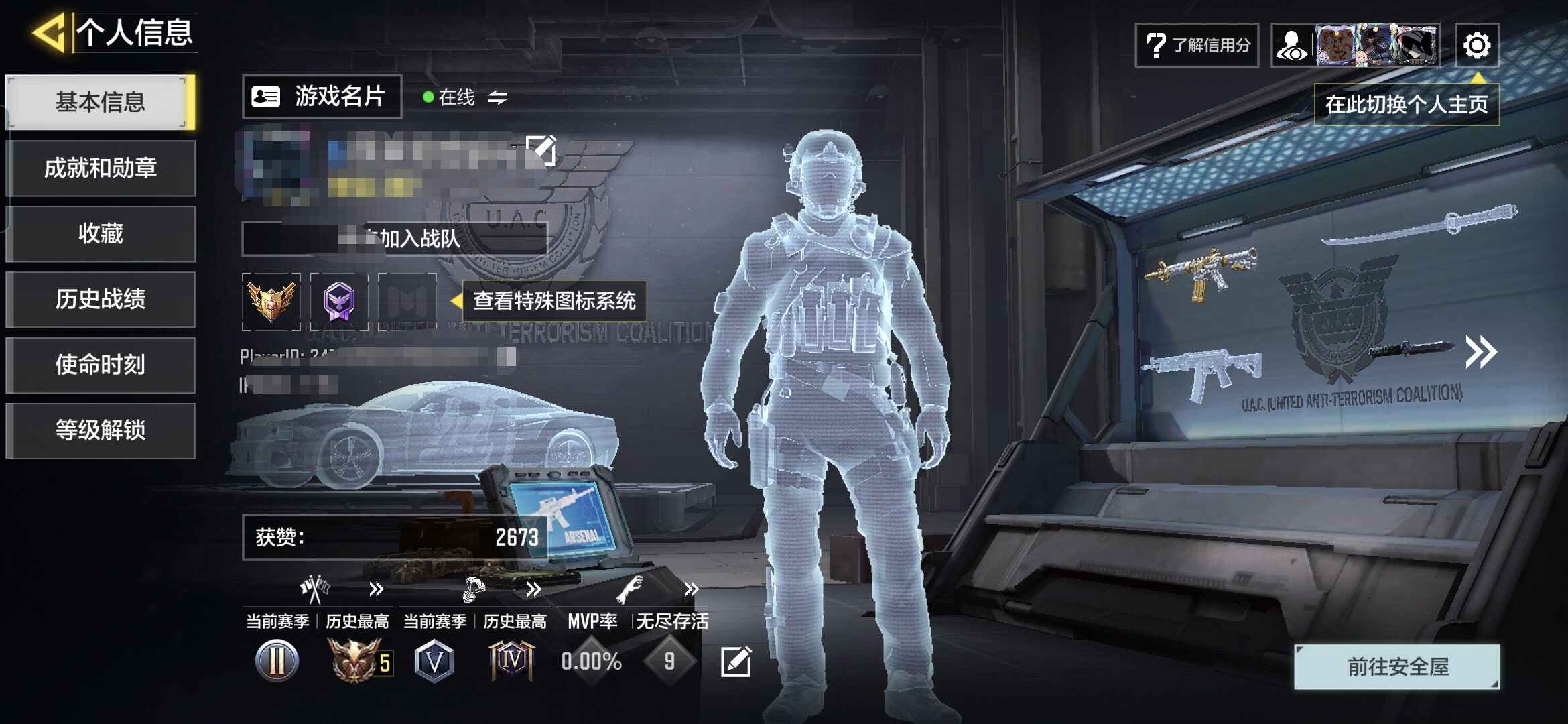Click the 前往安全屋 safehouse button

tap(1397, 667)
